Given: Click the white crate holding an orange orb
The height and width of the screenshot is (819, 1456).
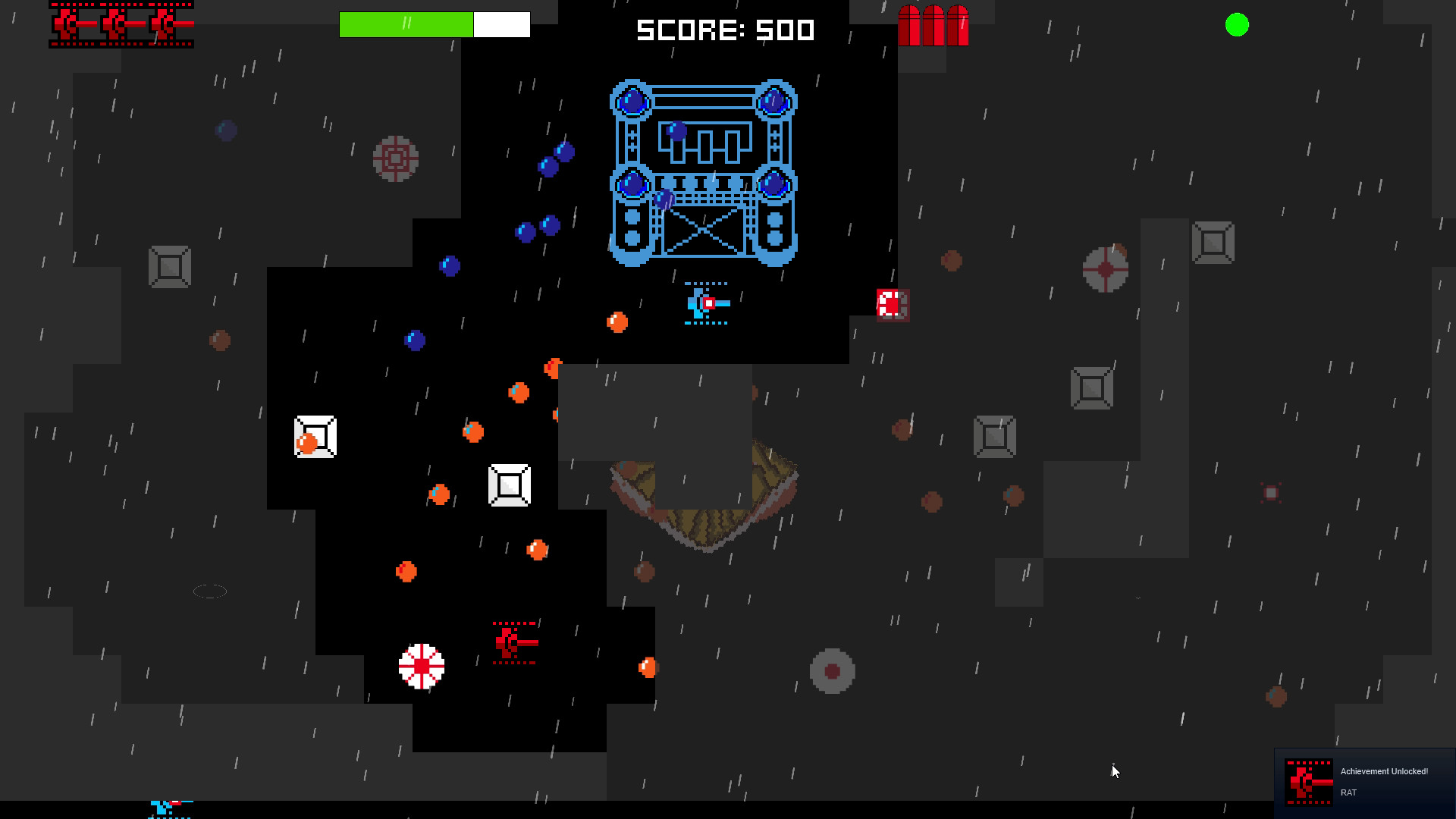Looking at the screenshot, I should coord(314,436).
